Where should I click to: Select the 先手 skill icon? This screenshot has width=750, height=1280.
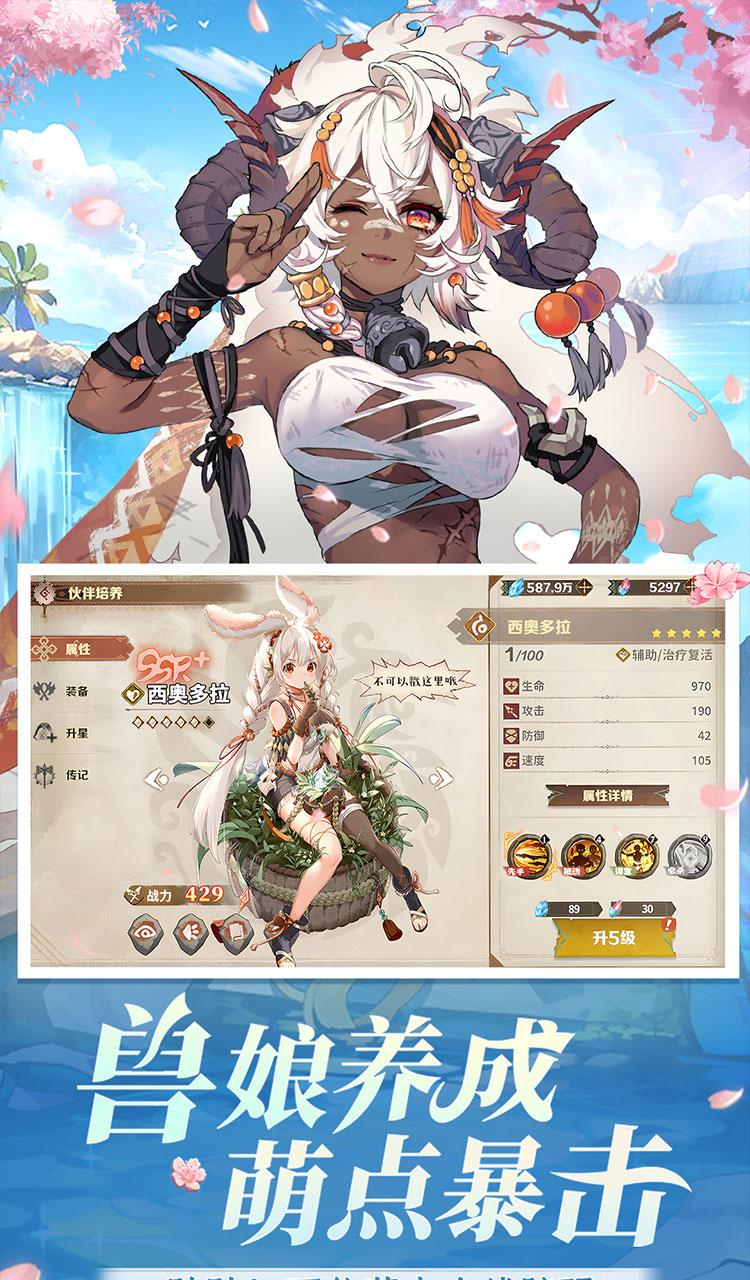coord(528,856)
